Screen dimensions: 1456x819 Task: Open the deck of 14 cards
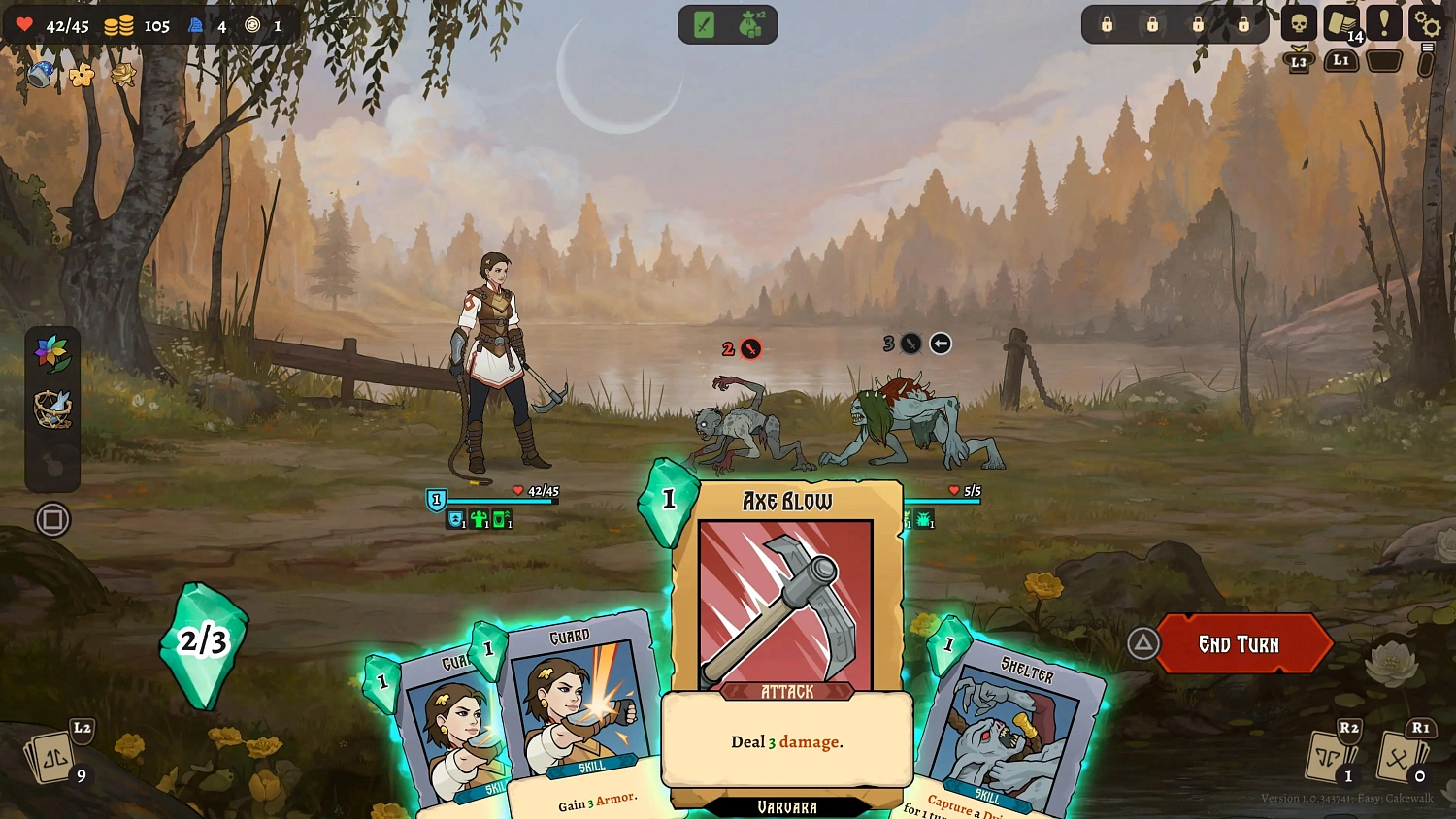1341,24
